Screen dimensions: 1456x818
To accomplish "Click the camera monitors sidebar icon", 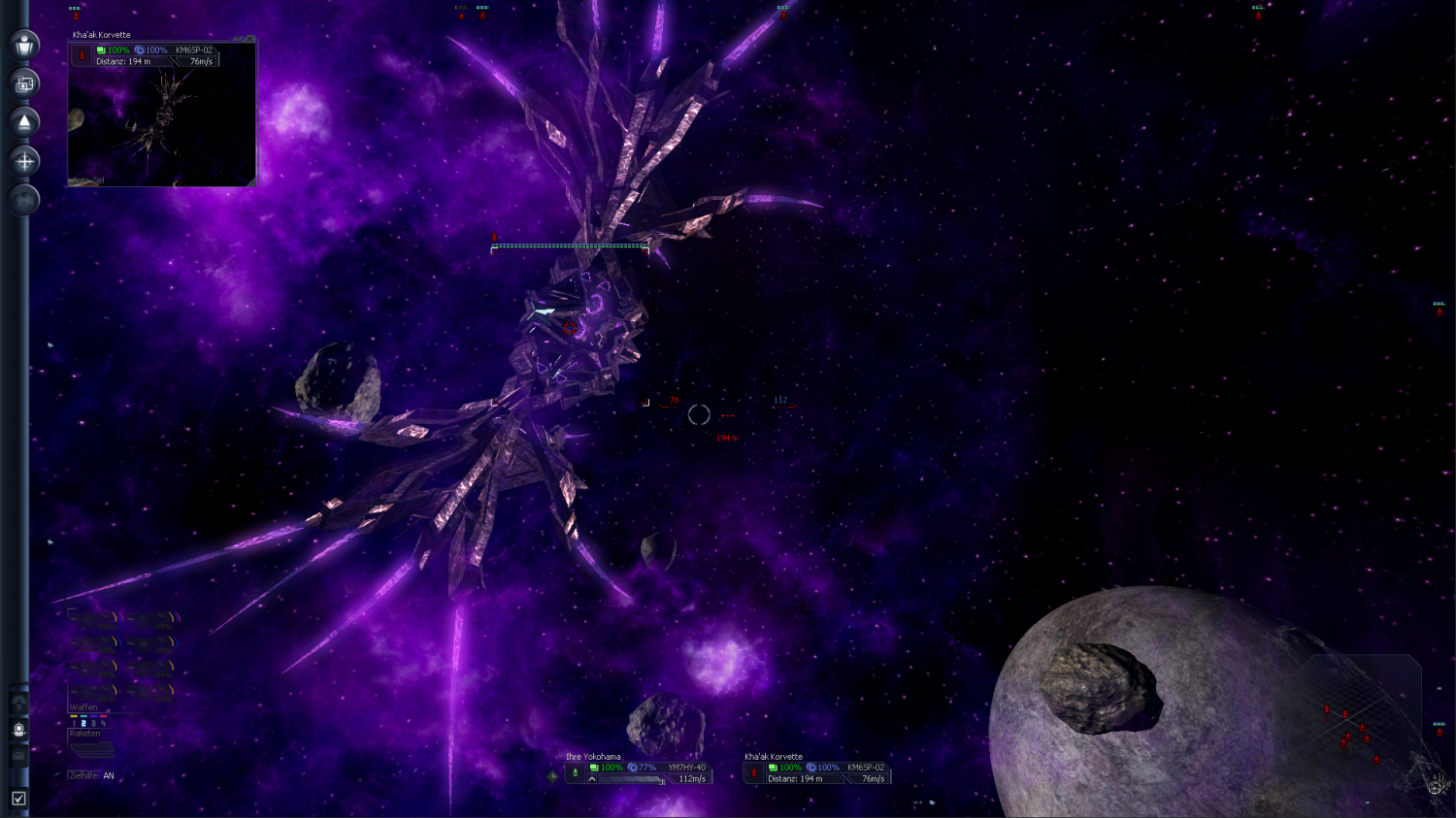I will [24, 83].
